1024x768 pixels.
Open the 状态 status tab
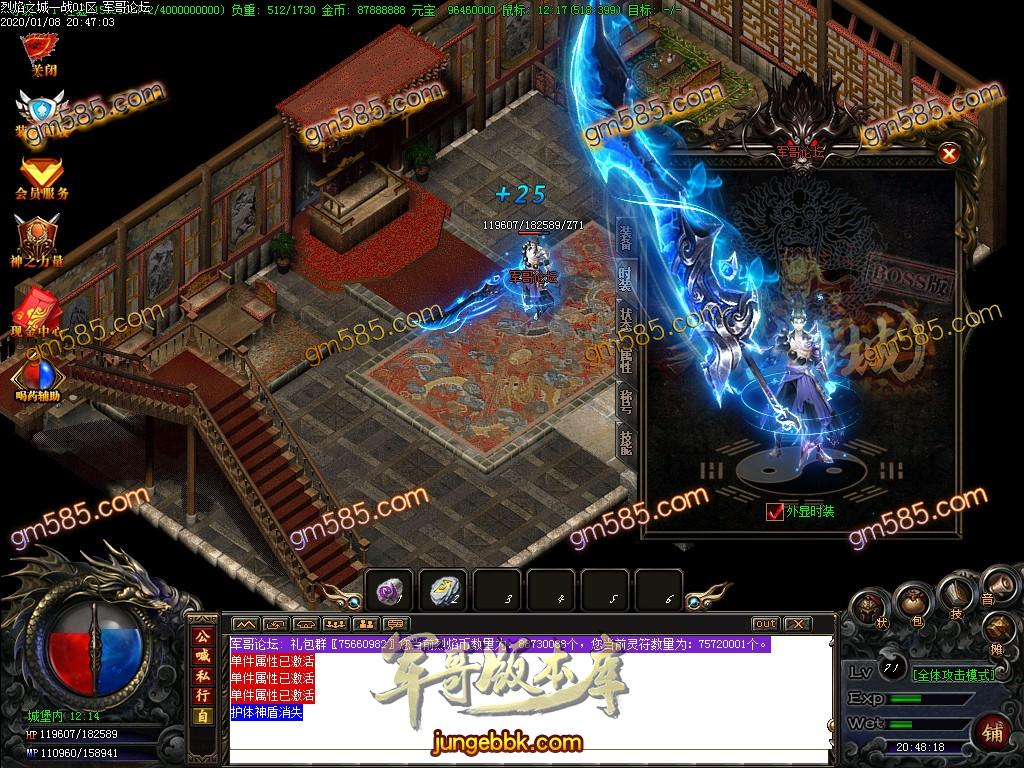625,320
